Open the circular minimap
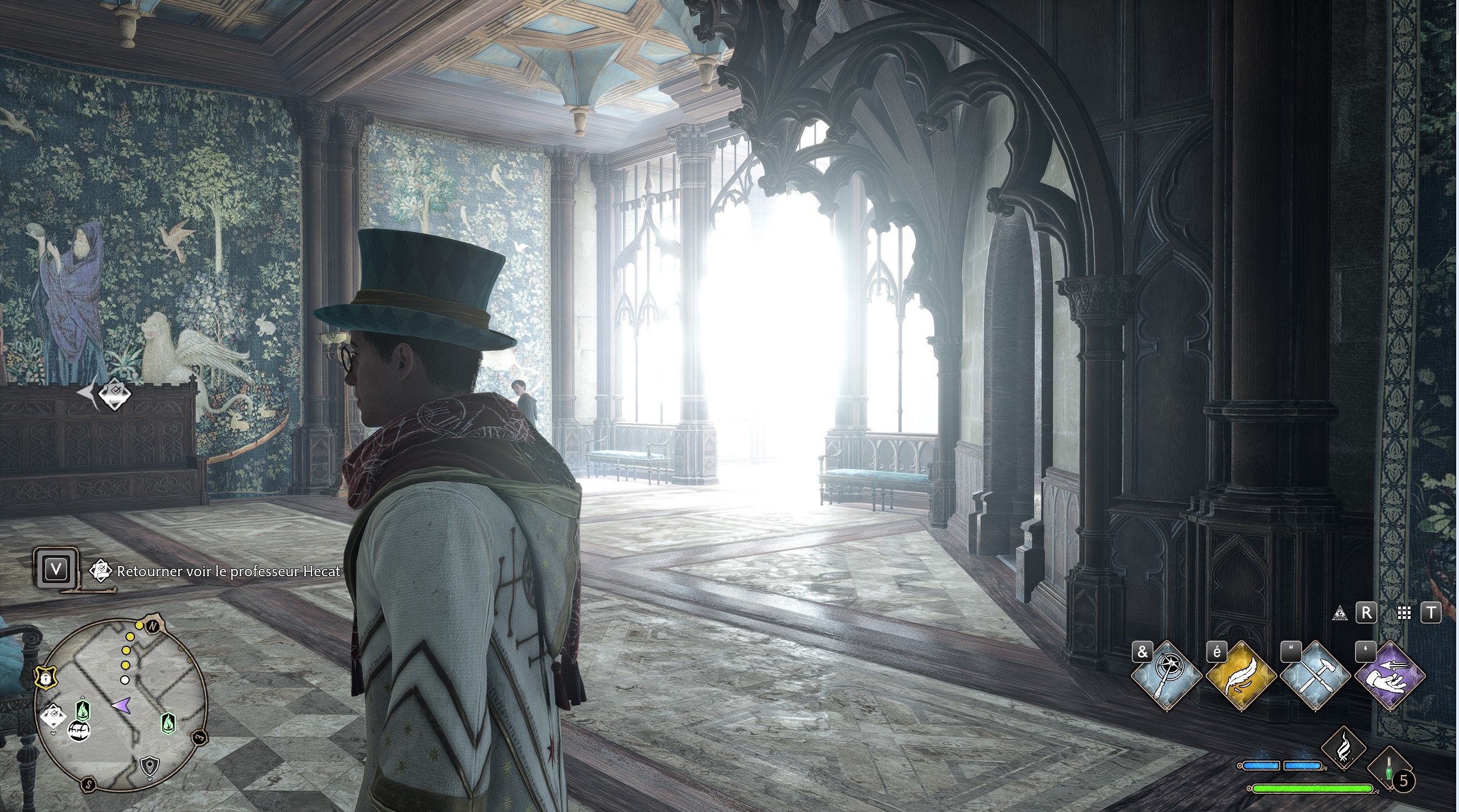The image size is (1459, 812). [x=121, y=703]
